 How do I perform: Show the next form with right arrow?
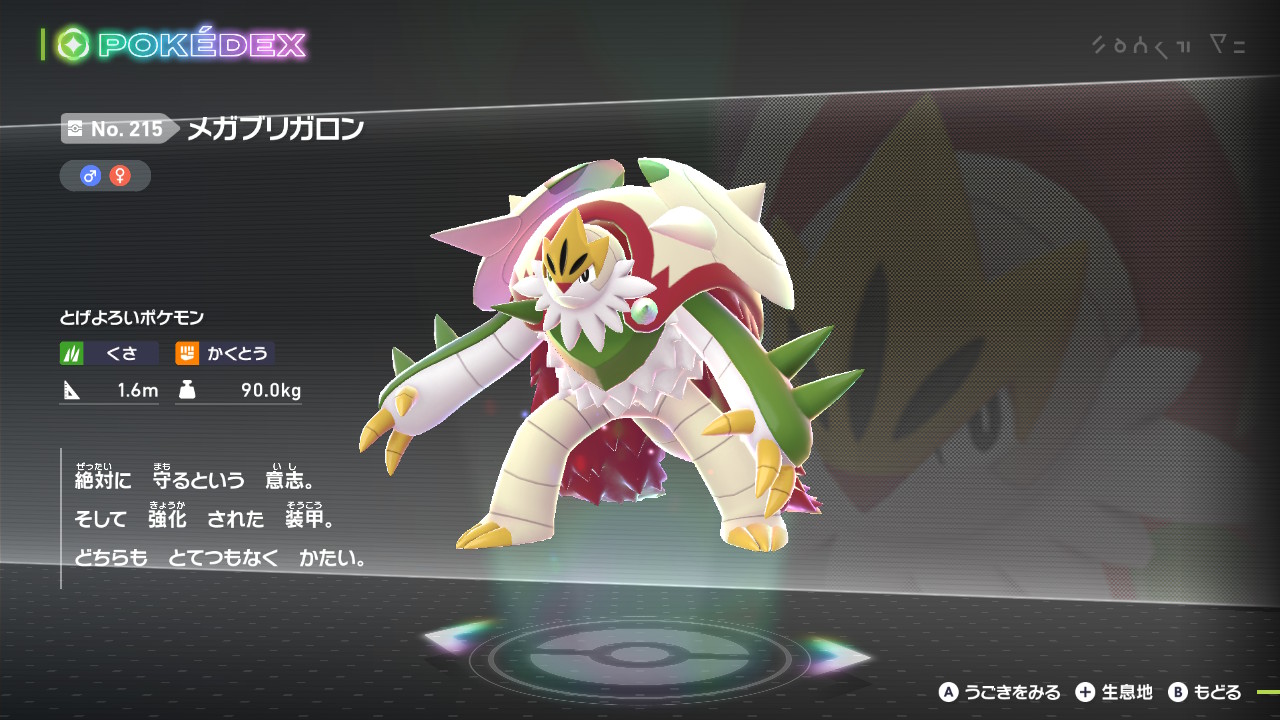click(838, 655)
